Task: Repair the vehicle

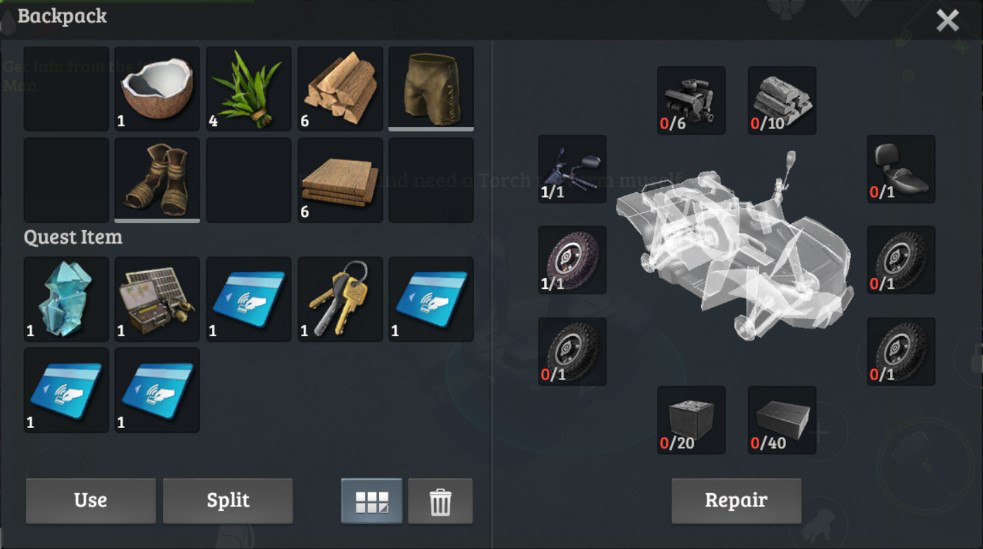Action: [736, 500]
